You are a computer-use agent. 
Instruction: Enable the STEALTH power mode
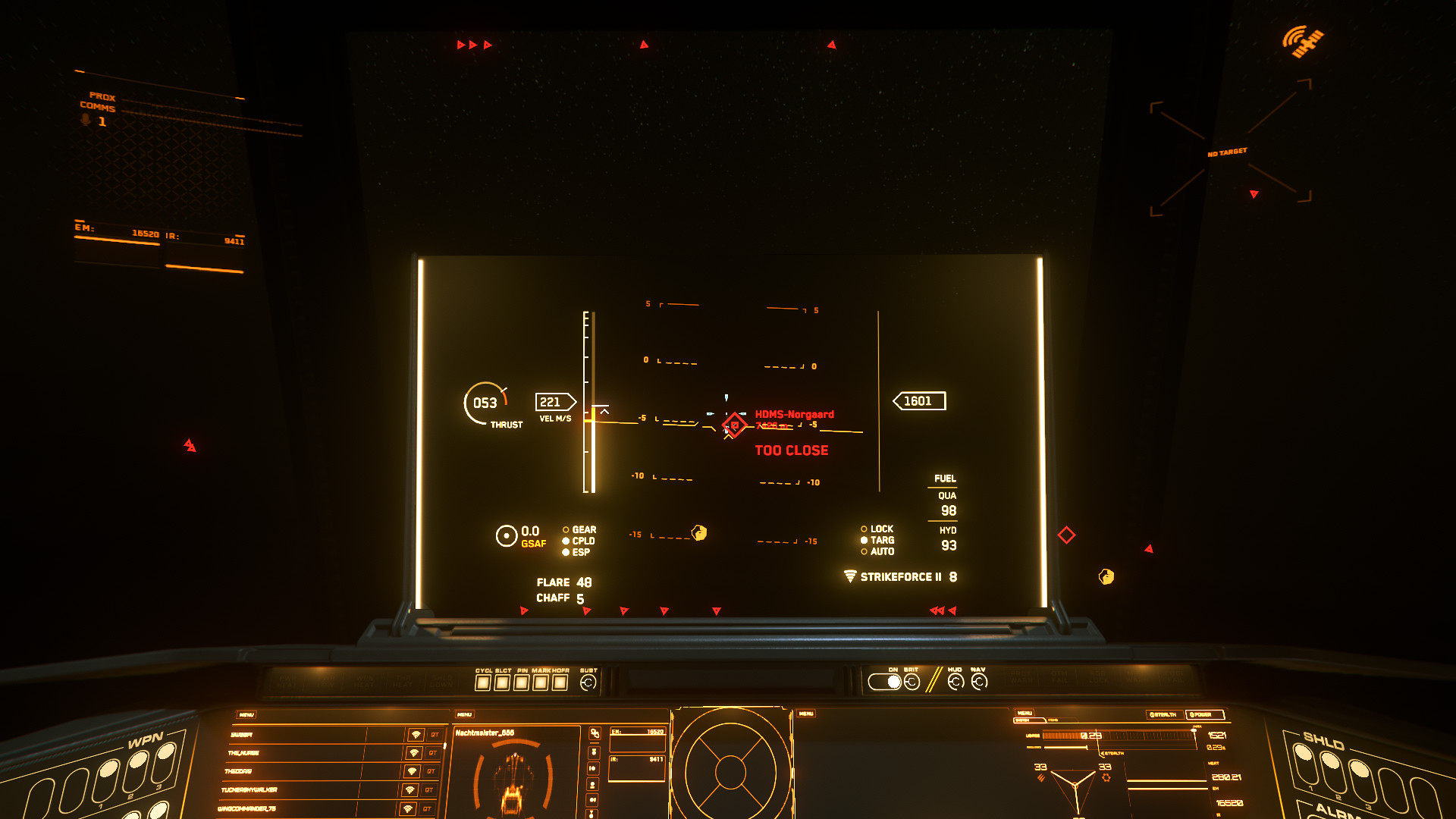coord(1163,714)
